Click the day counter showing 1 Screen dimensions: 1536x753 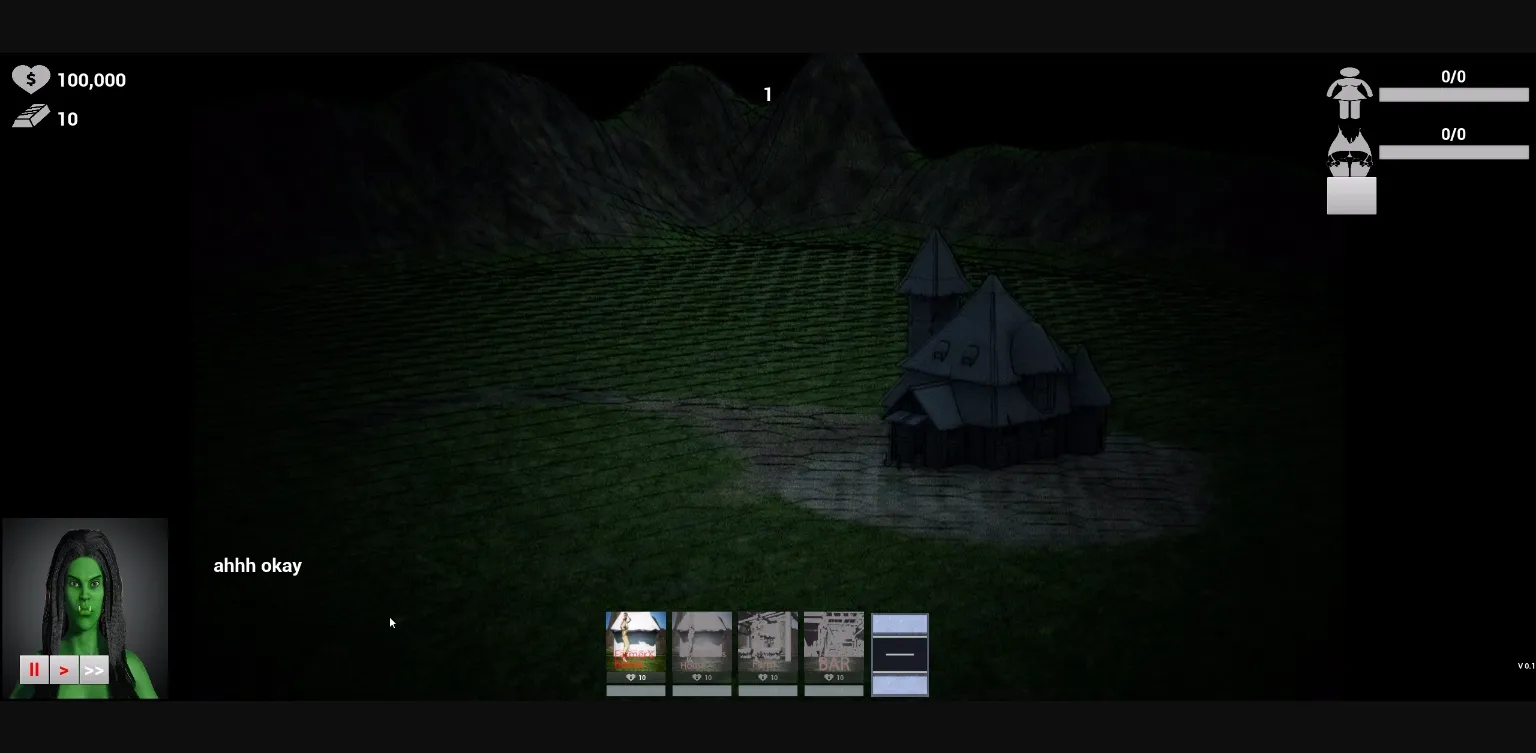click(768, 94)
